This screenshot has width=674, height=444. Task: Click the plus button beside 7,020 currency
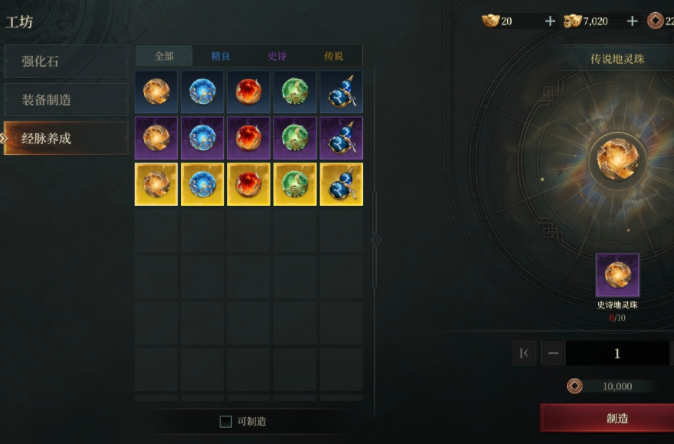coord(632,21)
